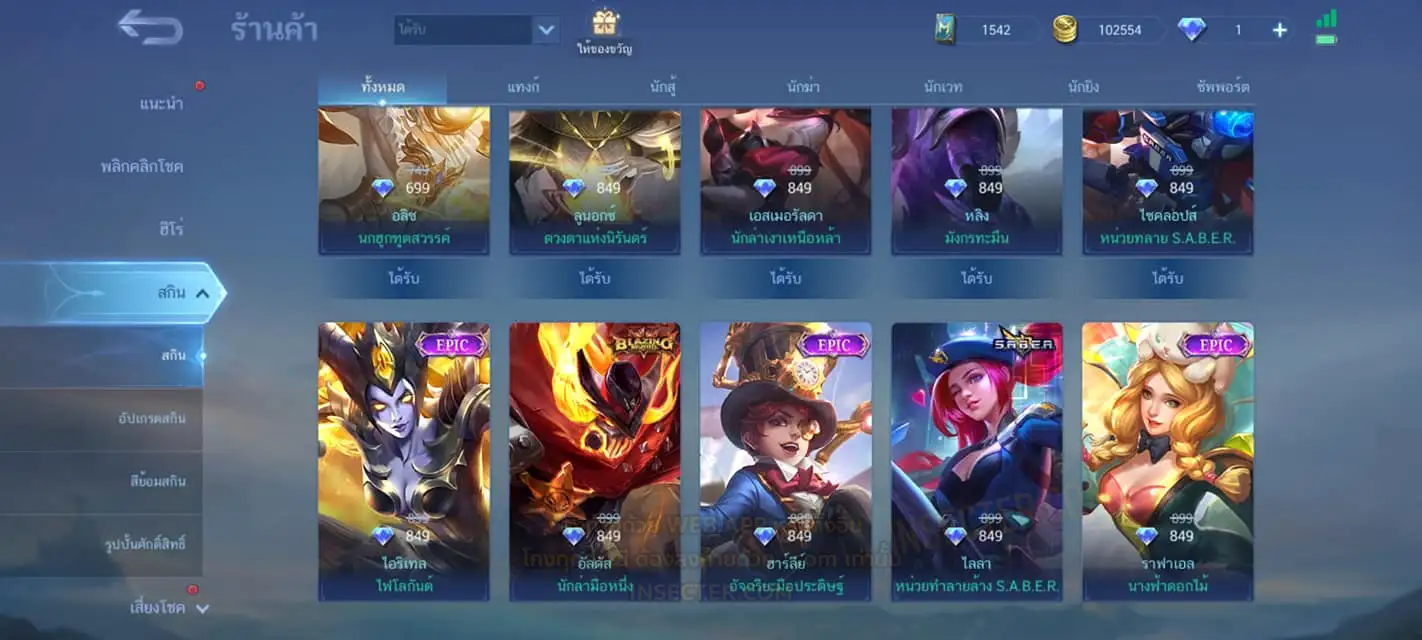
Task: Collapse the สกิน menu section
Action: [x=201, y=293]
